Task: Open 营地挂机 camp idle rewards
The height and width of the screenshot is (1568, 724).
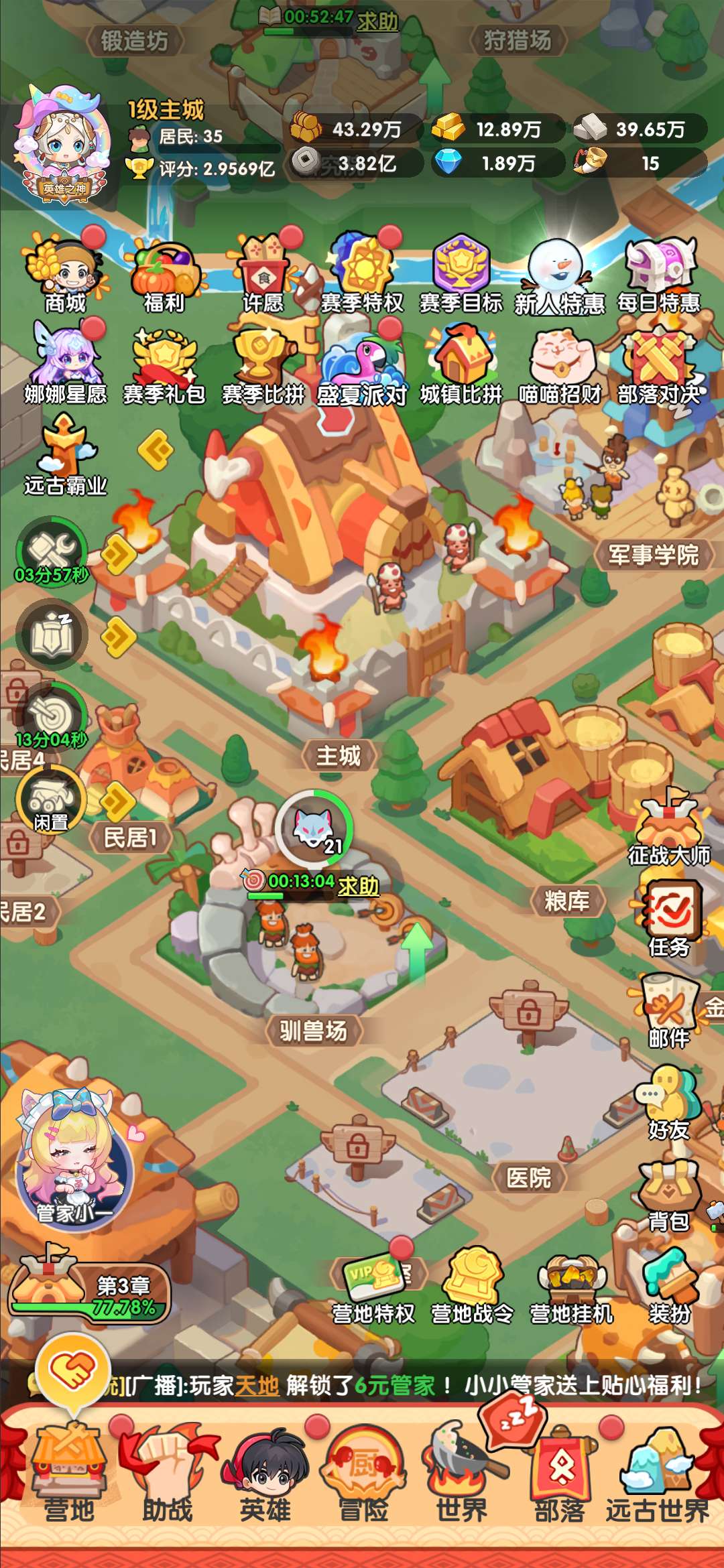Action: pos(571,1288)
